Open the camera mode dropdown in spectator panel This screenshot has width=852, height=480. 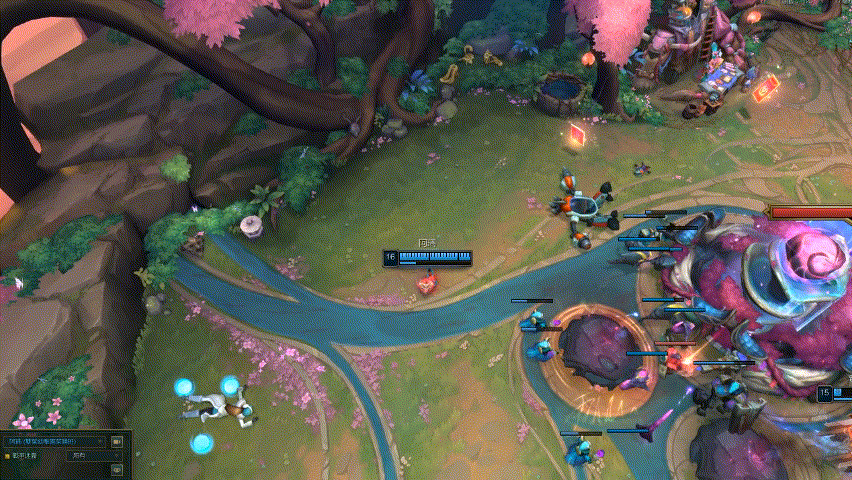click(x=55, y=440)
